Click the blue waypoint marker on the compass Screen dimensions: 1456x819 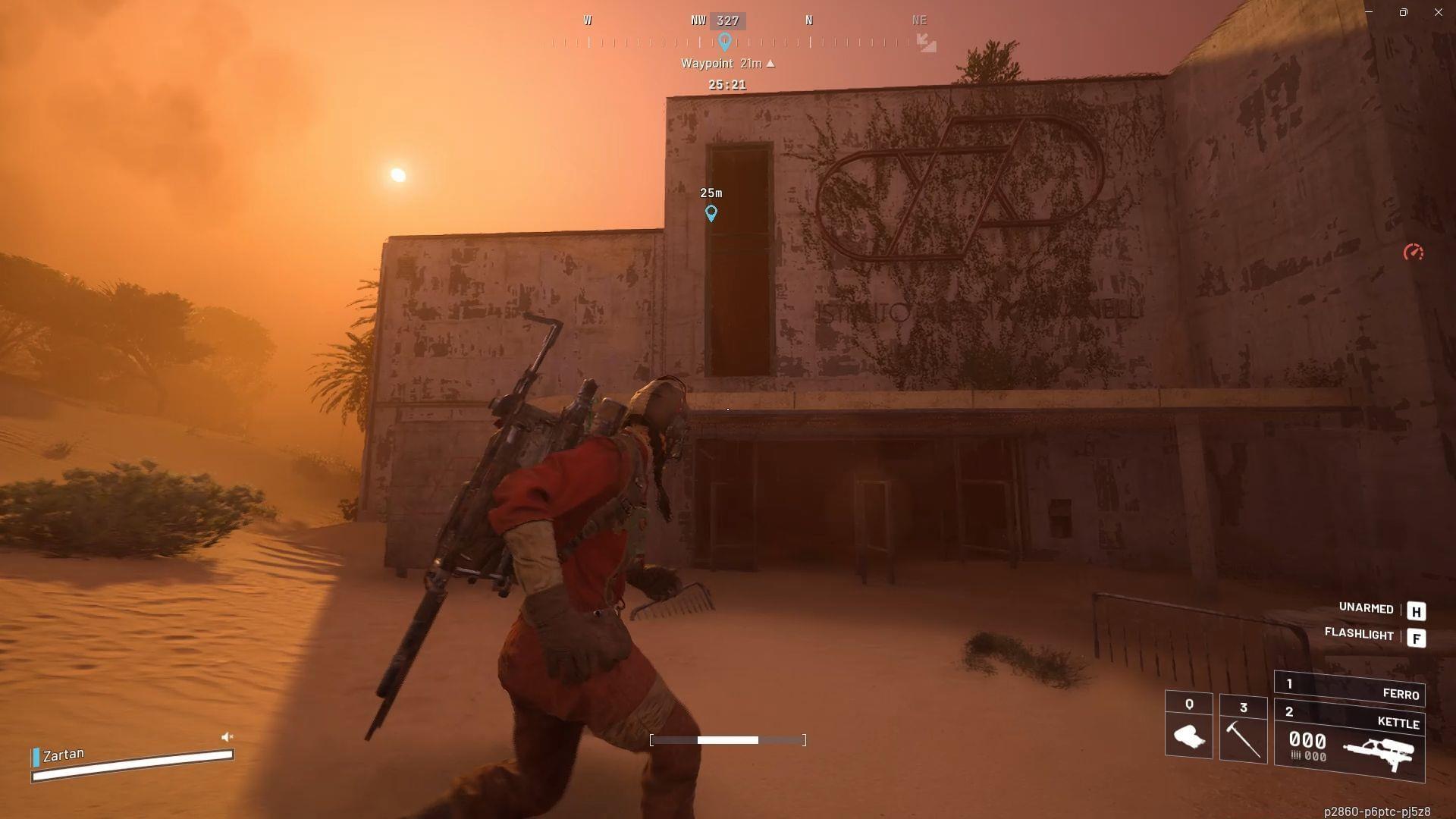[x=725, y=43]
